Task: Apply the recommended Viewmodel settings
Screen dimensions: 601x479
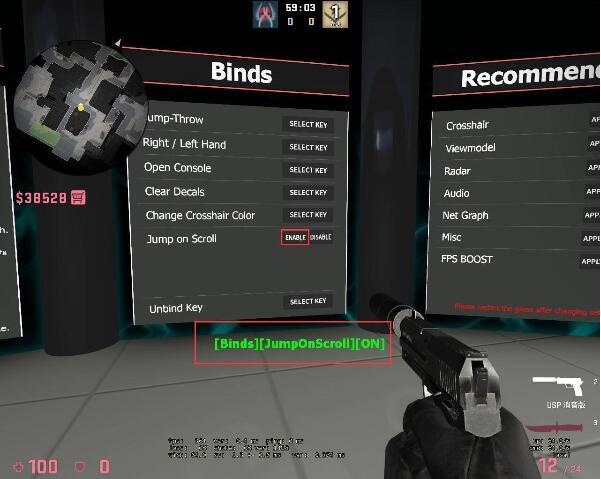Action: click(592, 147)
